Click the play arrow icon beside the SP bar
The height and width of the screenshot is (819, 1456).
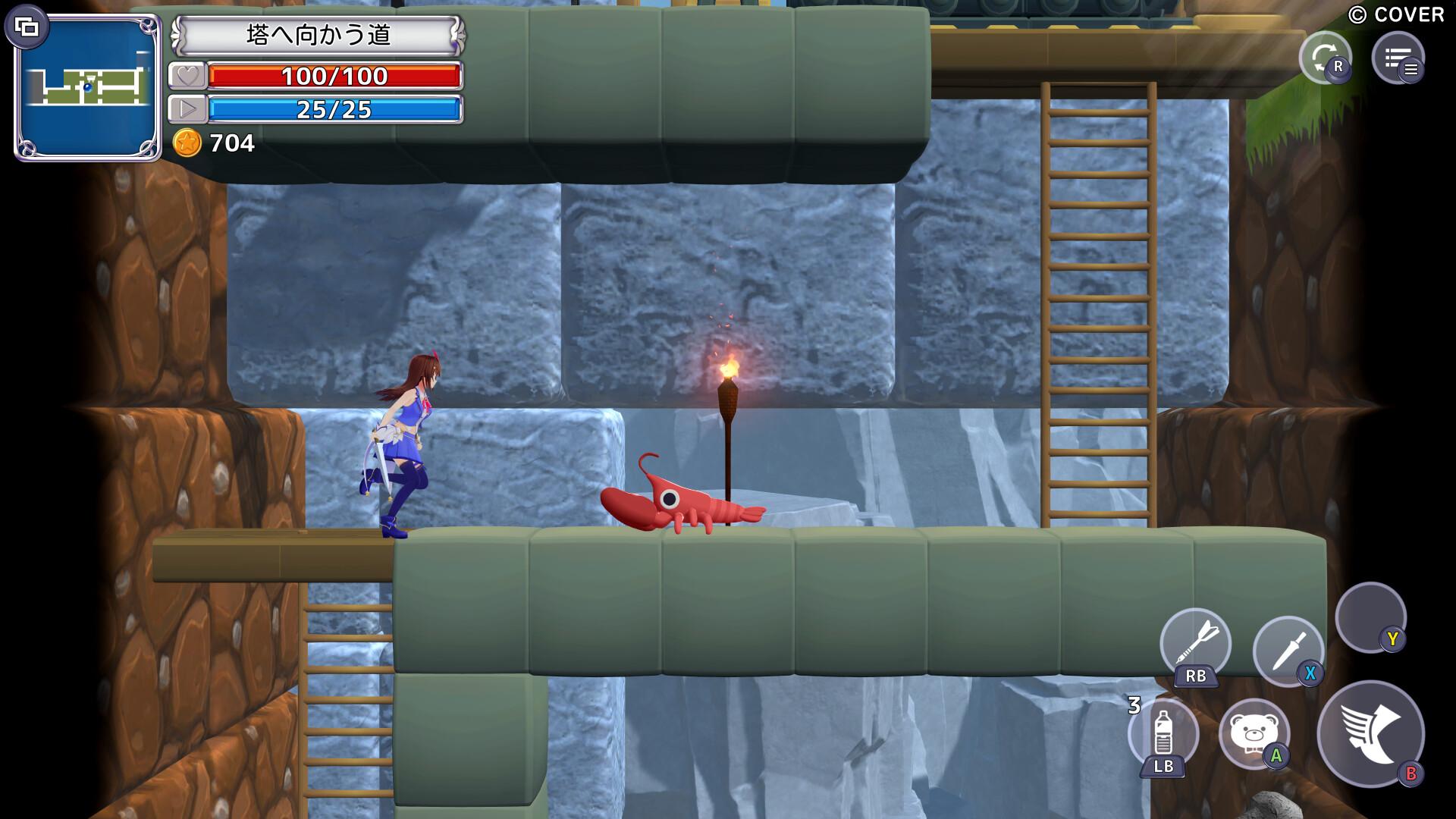click(188, 109)
